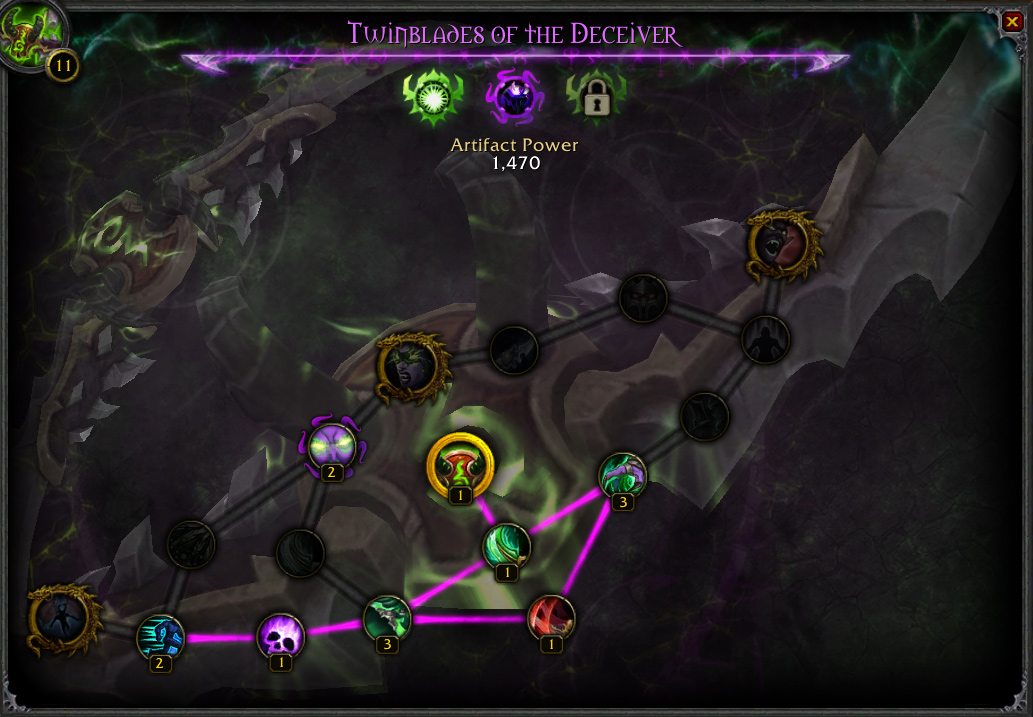The width and height of the screenshot is (1033, 717).
Task: Select the dragon-framed demon hunter face trait
Action: pyautogui.click(x=411, y=368)
